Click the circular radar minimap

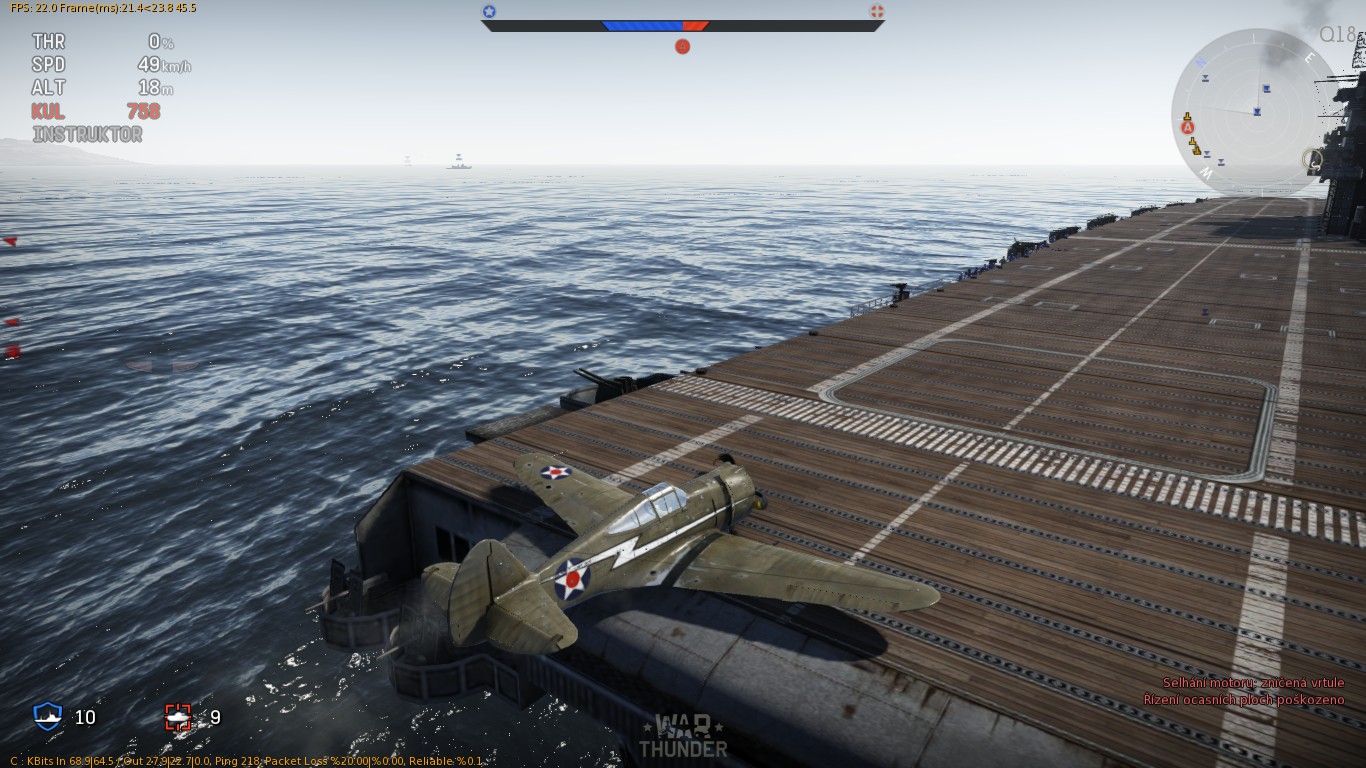pos(1254,112)
